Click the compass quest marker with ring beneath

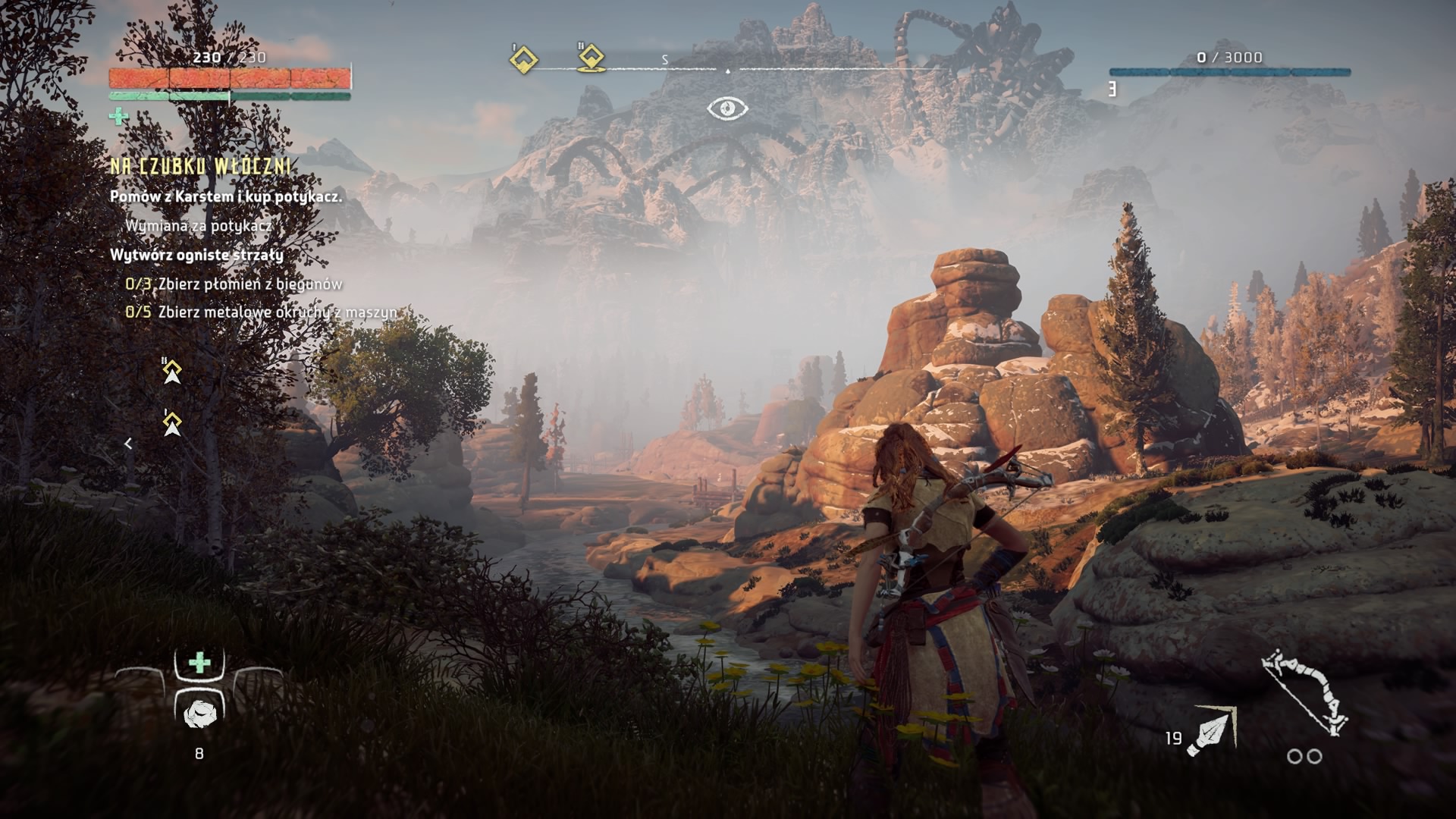(591, 58)
